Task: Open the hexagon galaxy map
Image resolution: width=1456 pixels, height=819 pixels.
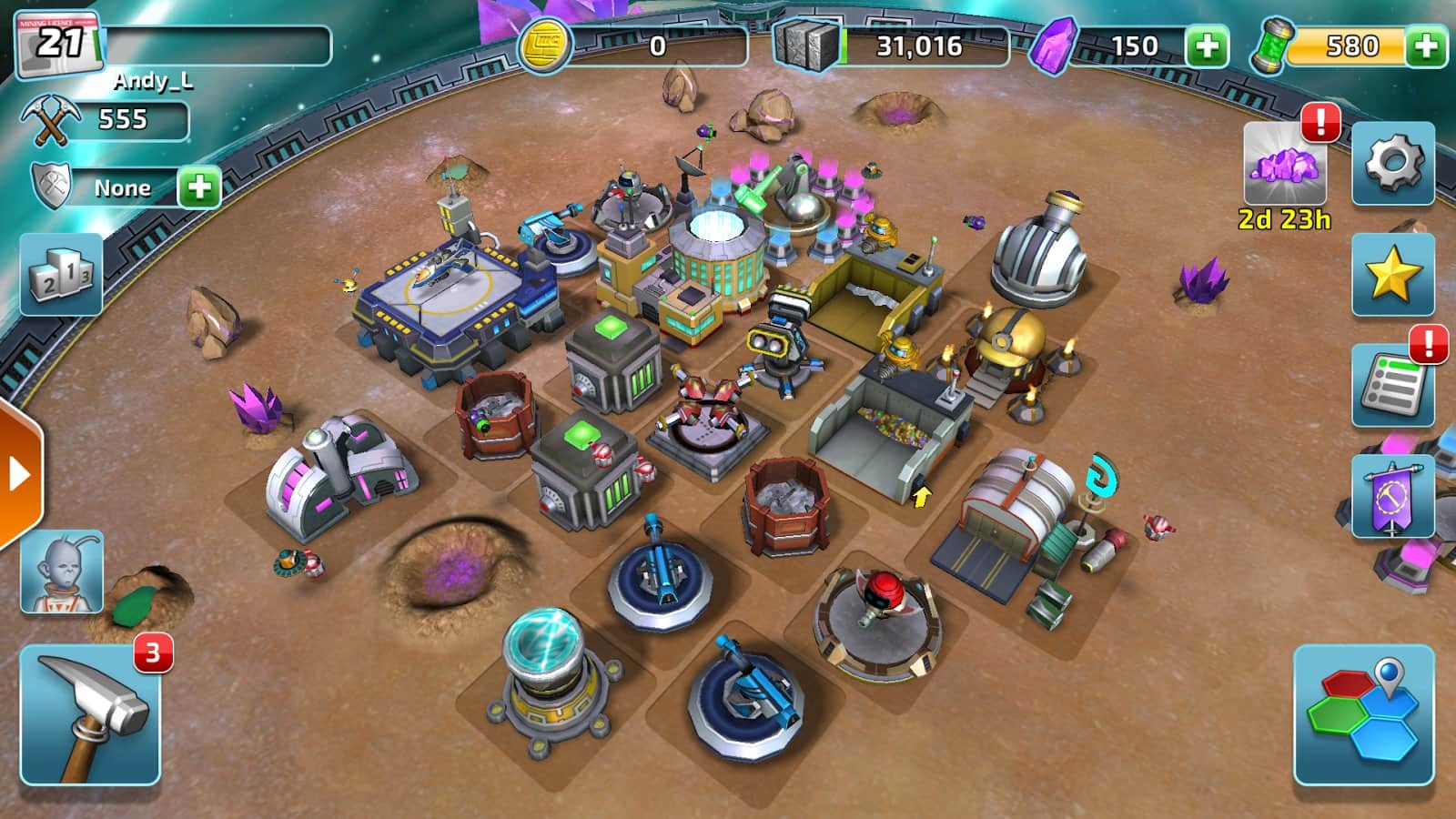Action: (x=1363, y=715)
